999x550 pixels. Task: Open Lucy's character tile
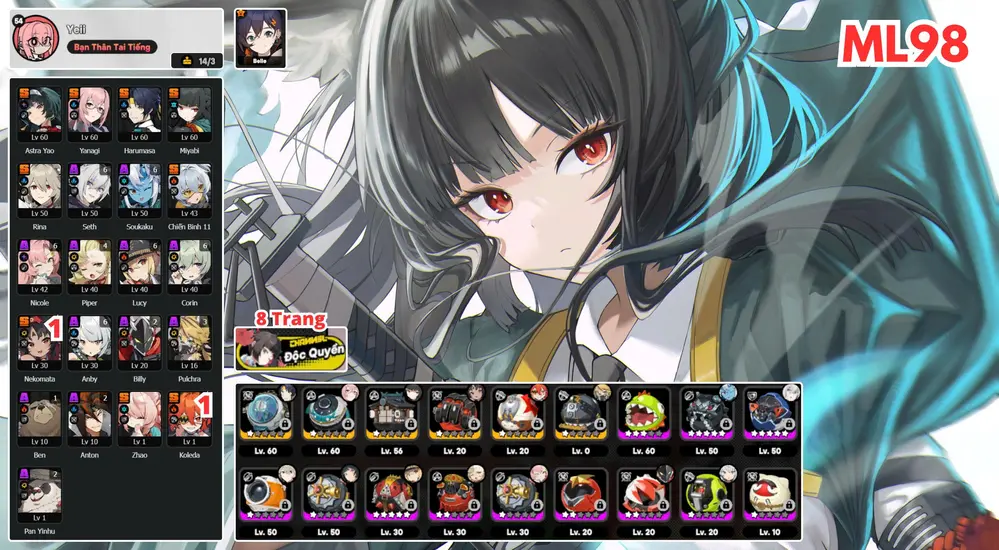(x=140, y=264)
